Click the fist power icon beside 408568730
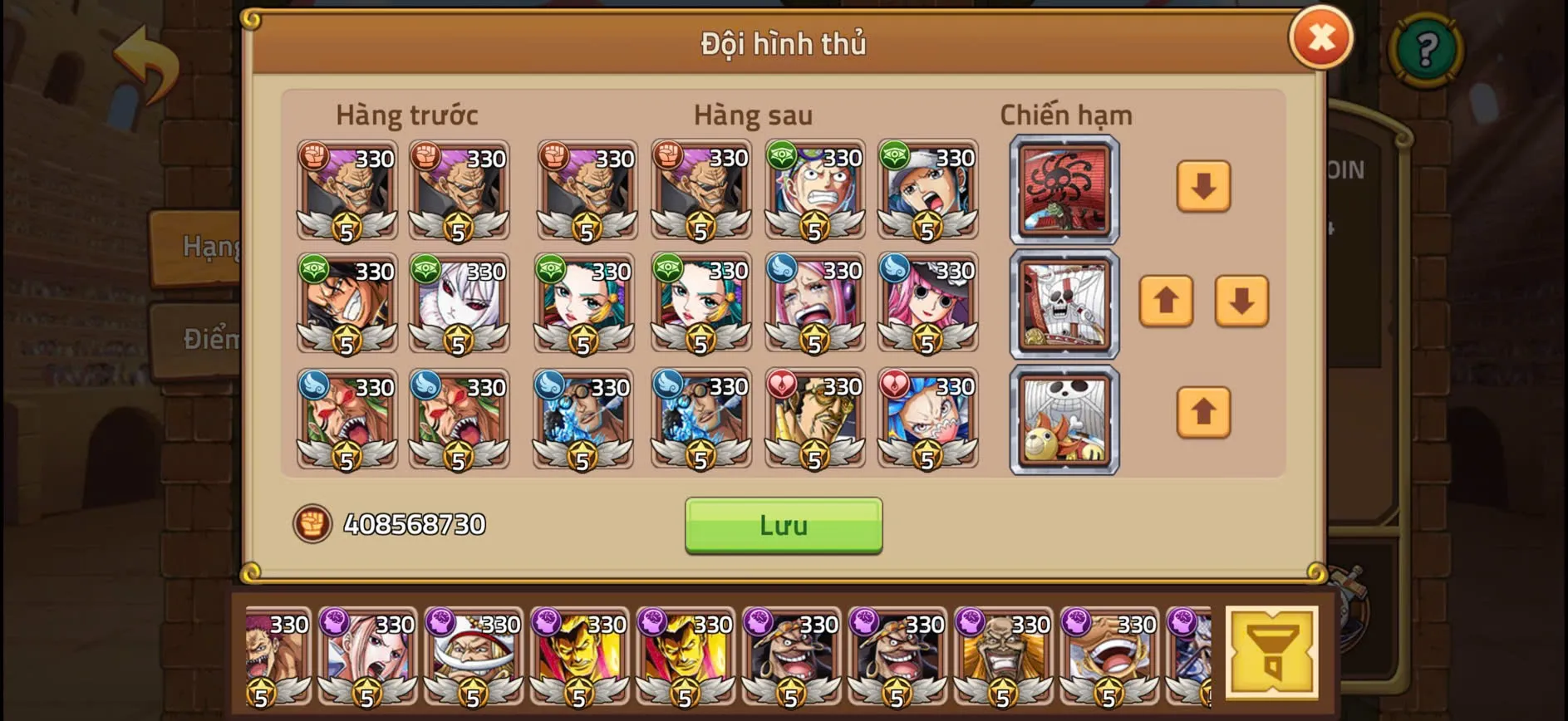1568x721 pixels. pyautogui.click(x=310, y=524)
